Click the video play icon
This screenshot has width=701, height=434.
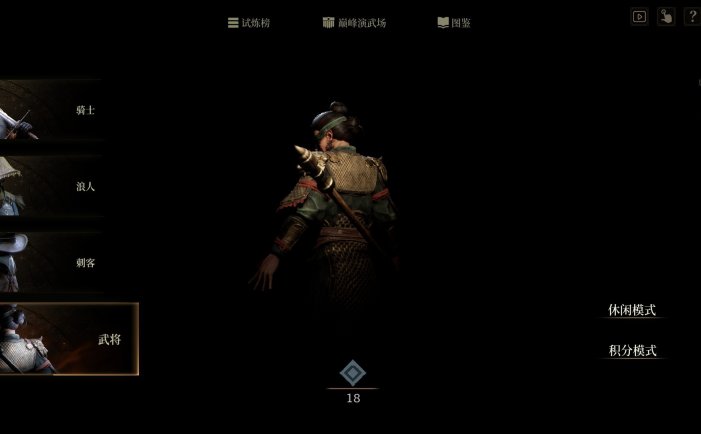coord(640,17)
